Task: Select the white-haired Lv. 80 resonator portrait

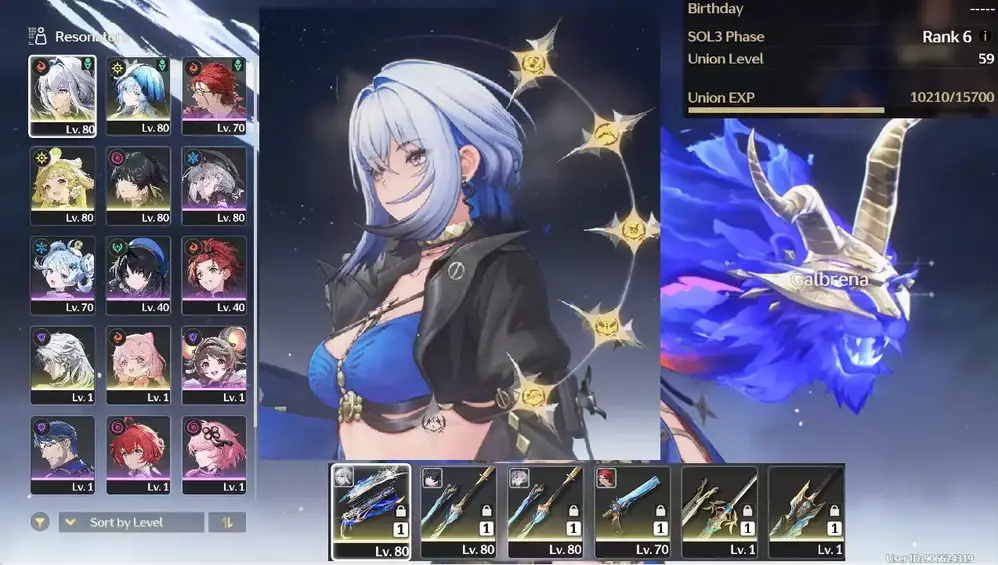Action: coord(62,95)
